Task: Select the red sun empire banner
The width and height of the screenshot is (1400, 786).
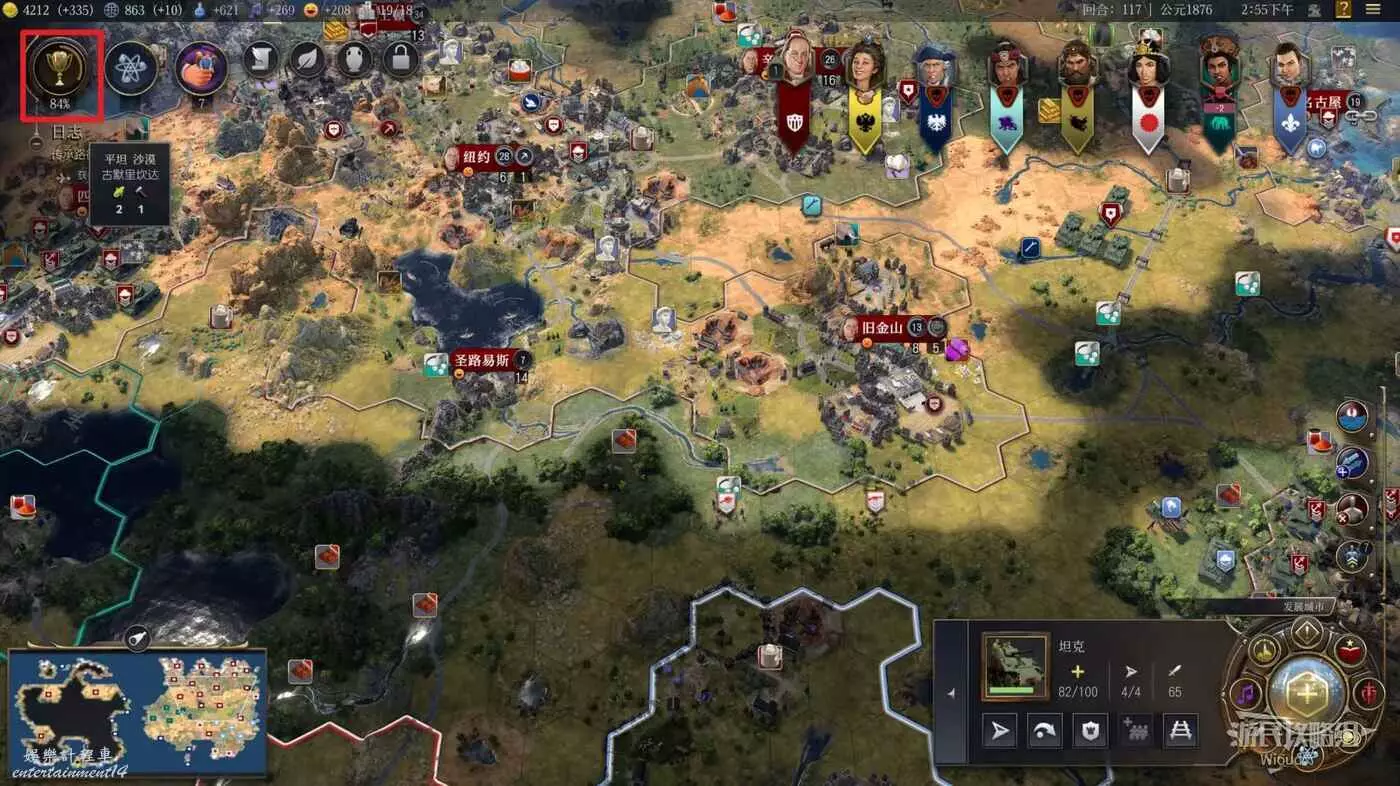Action: point(1148,100)
